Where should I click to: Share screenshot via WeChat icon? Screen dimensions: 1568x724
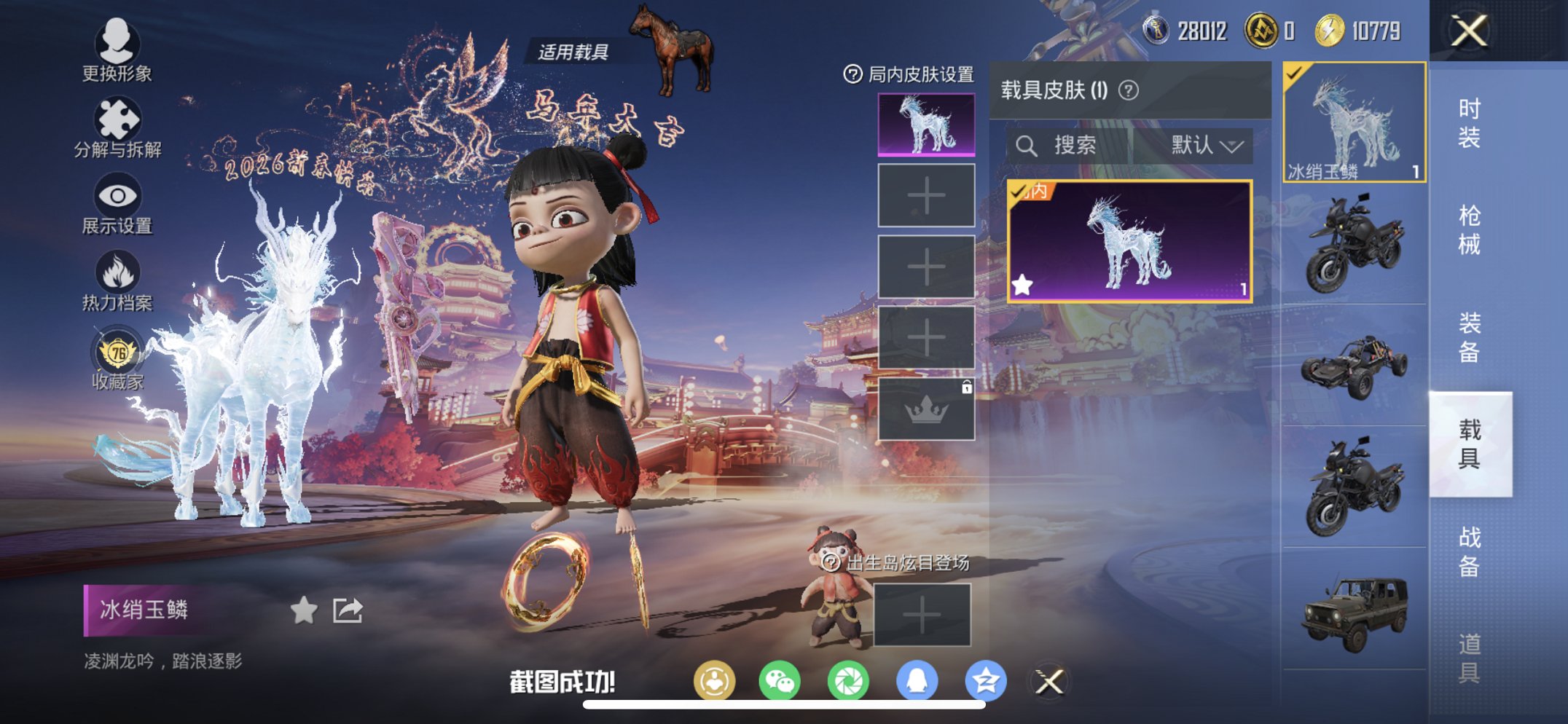tap(781, 678)
